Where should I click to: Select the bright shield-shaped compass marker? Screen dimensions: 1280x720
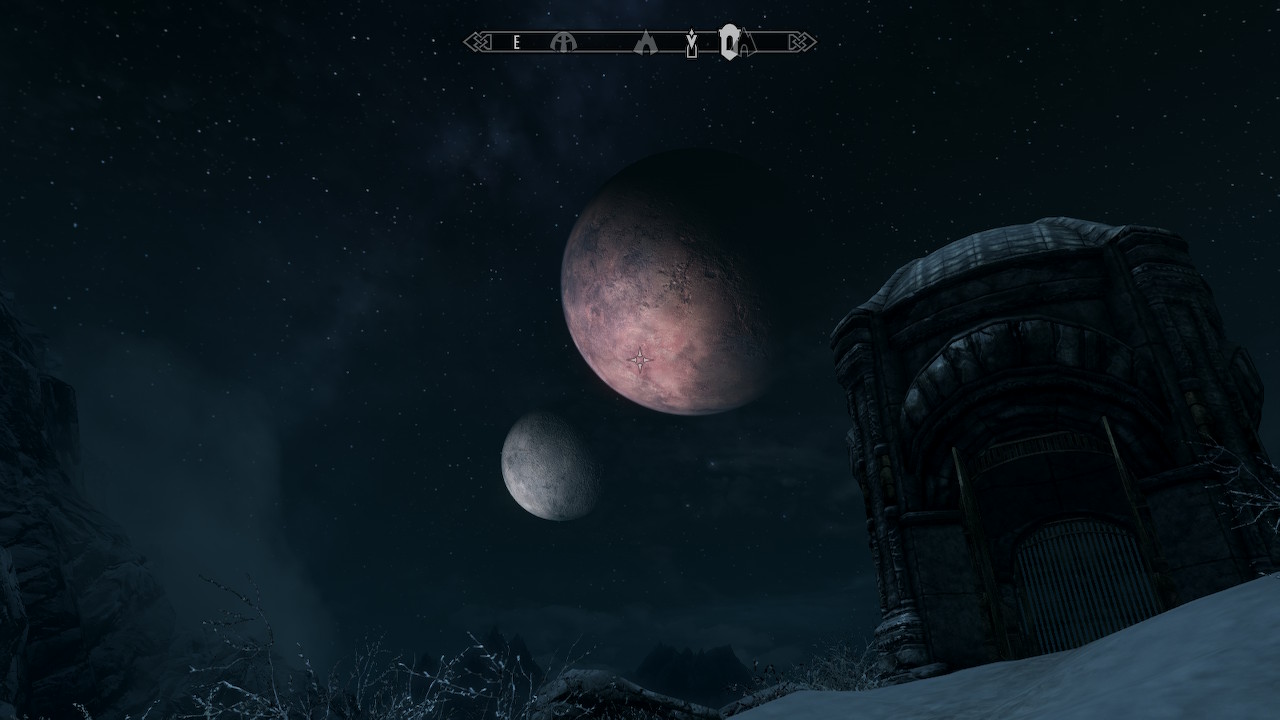tap(730, 42)
